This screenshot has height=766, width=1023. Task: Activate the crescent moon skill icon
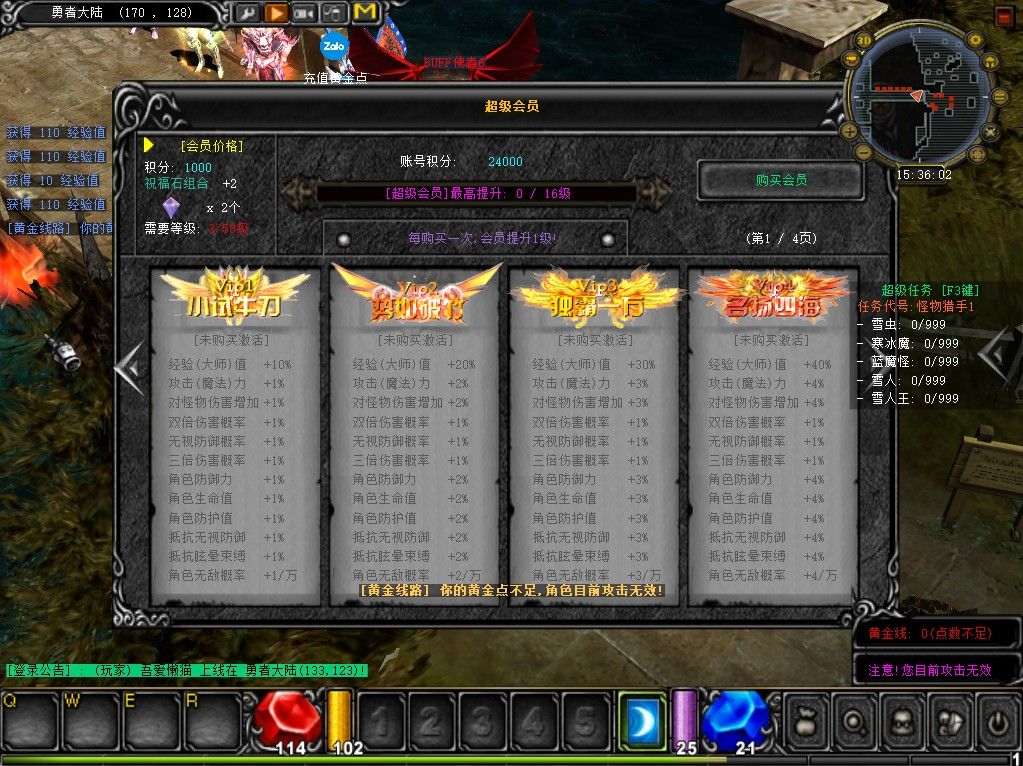[641, 719]
